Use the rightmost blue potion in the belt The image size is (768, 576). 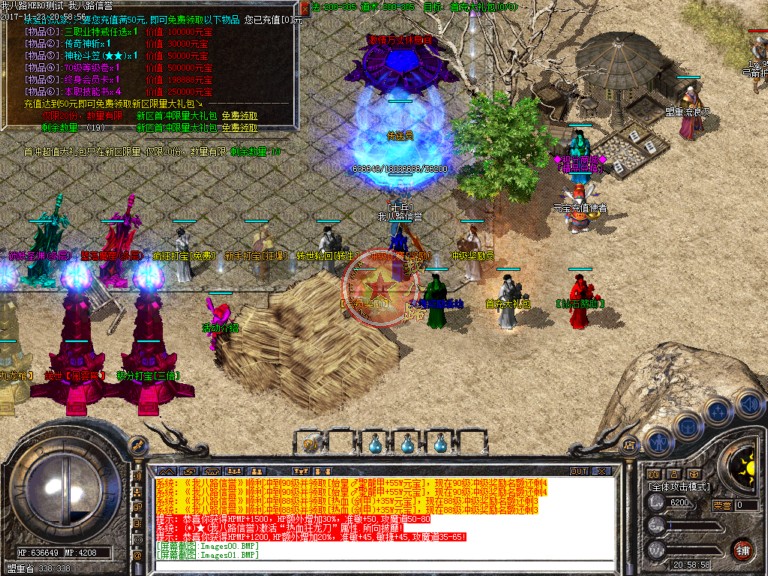[x=439, y=444]
